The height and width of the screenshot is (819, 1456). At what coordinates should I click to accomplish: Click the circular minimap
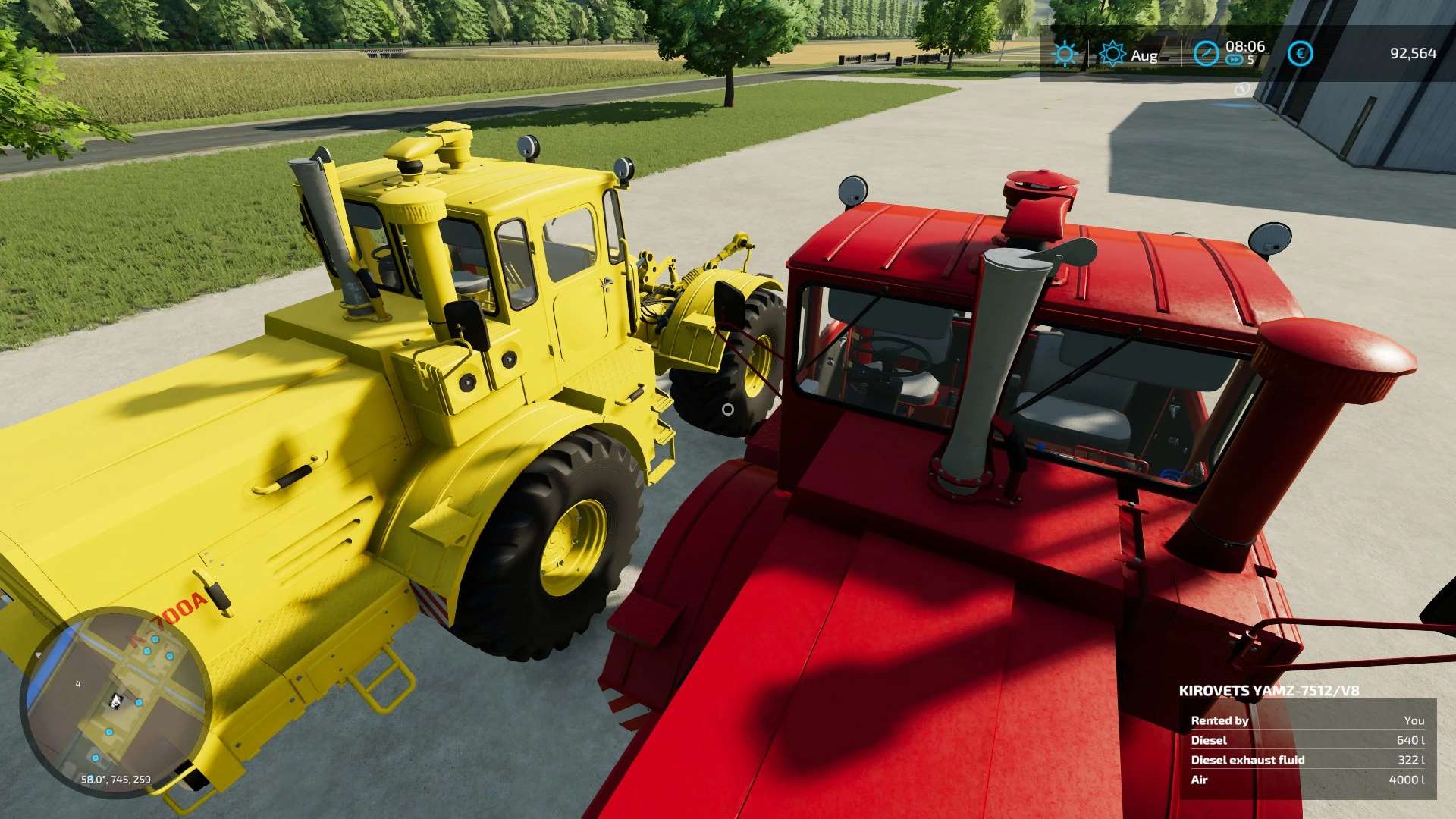tap(115, 701)
